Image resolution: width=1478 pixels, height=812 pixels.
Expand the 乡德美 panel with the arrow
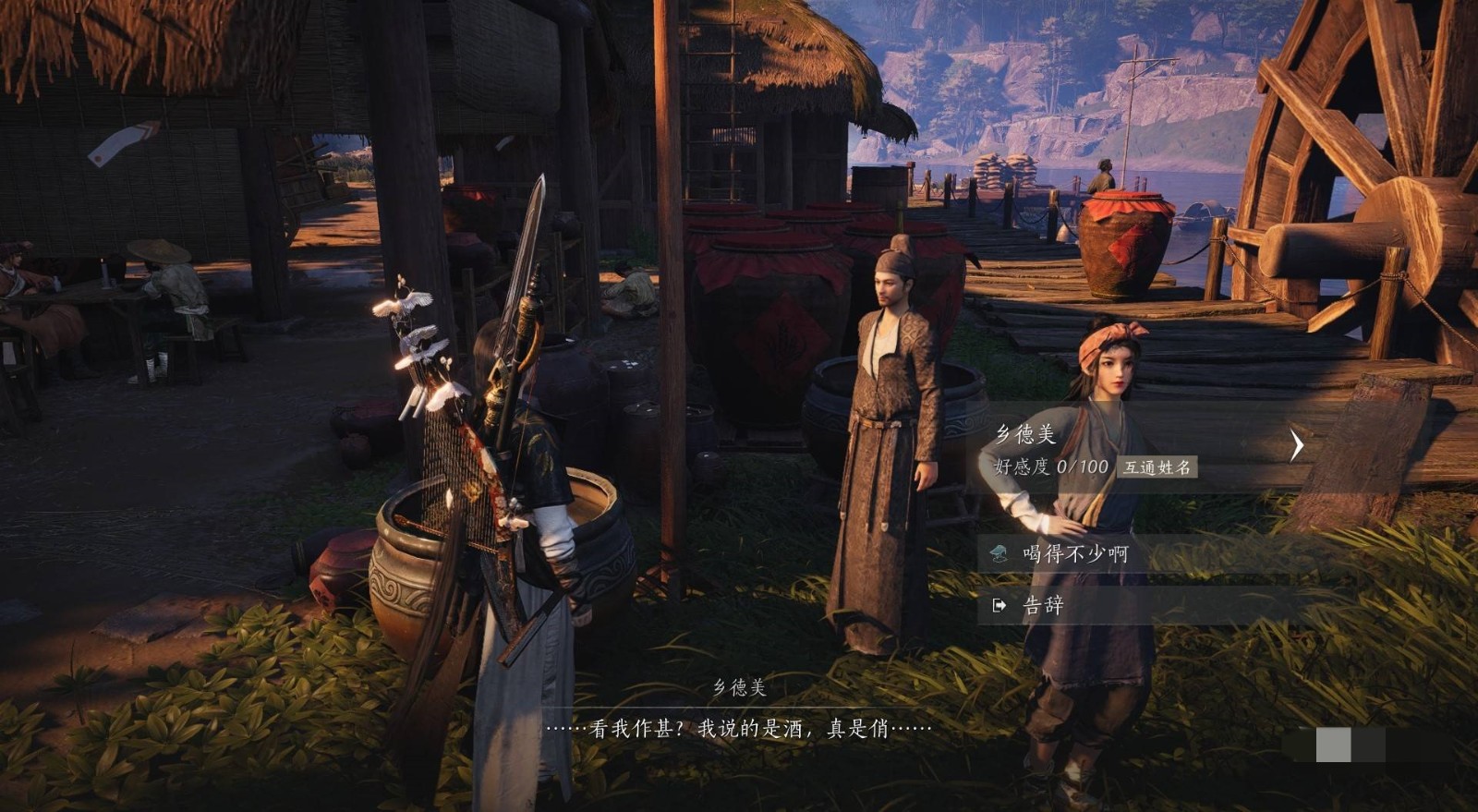click(1297, 445)
